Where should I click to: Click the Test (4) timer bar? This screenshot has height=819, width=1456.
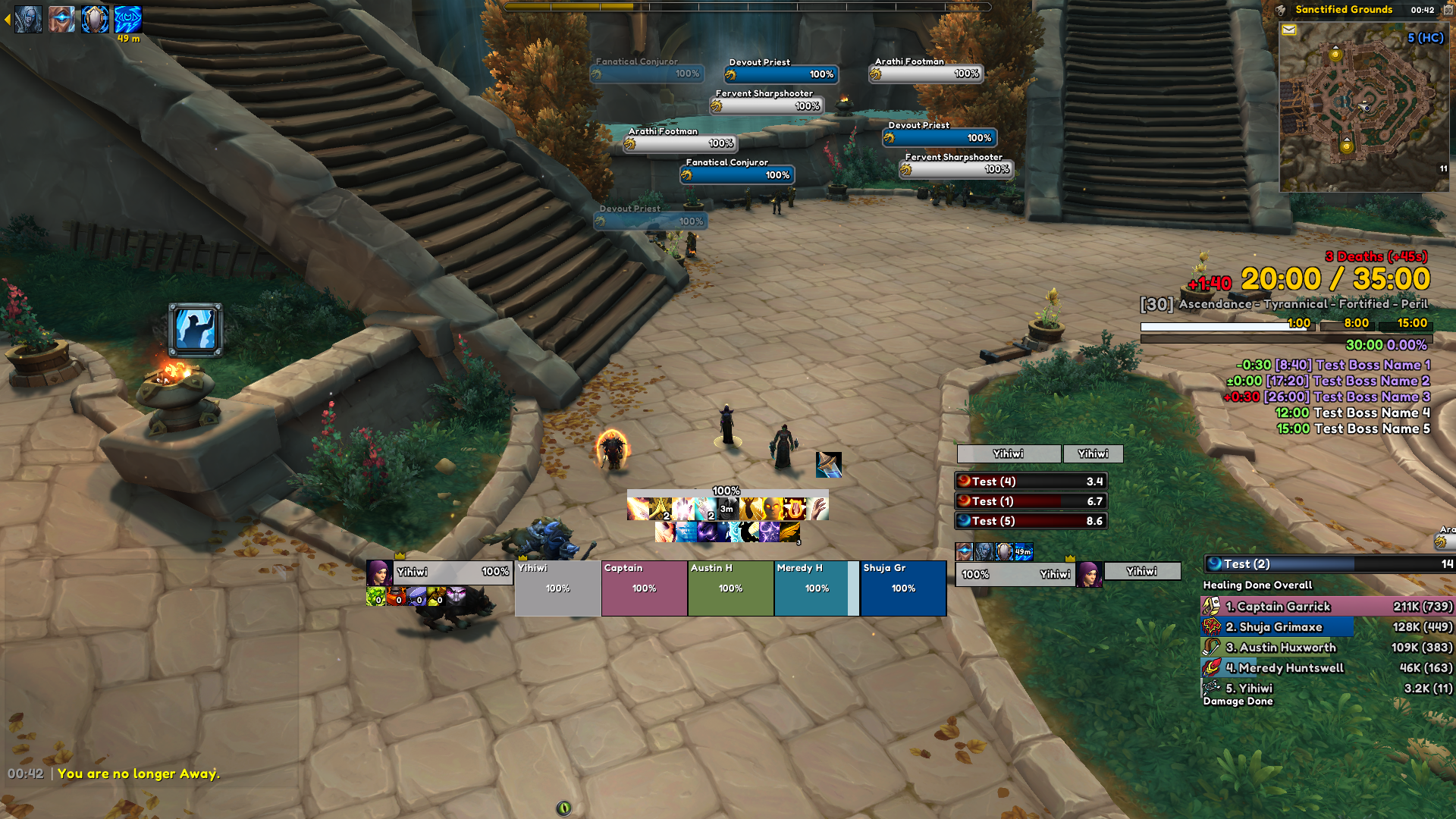click(1031, 482)
